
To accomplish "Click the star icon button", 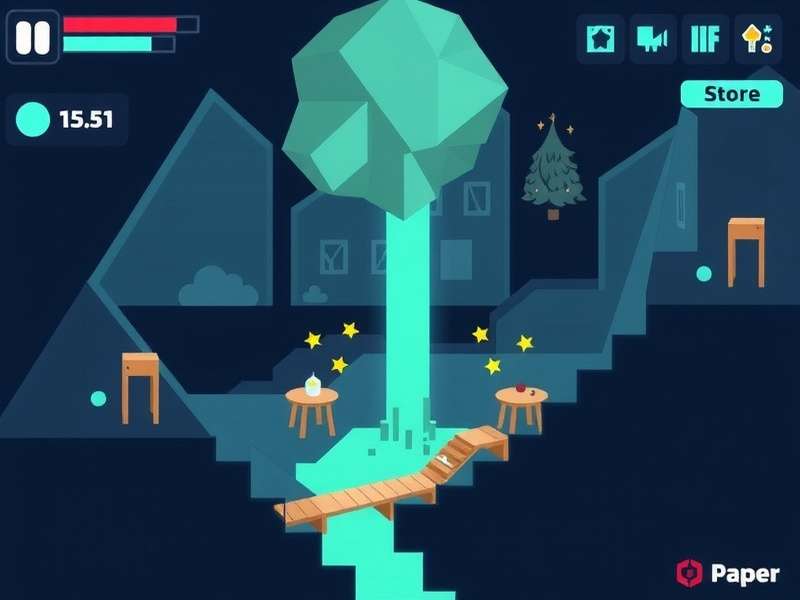I will [601, 39].
